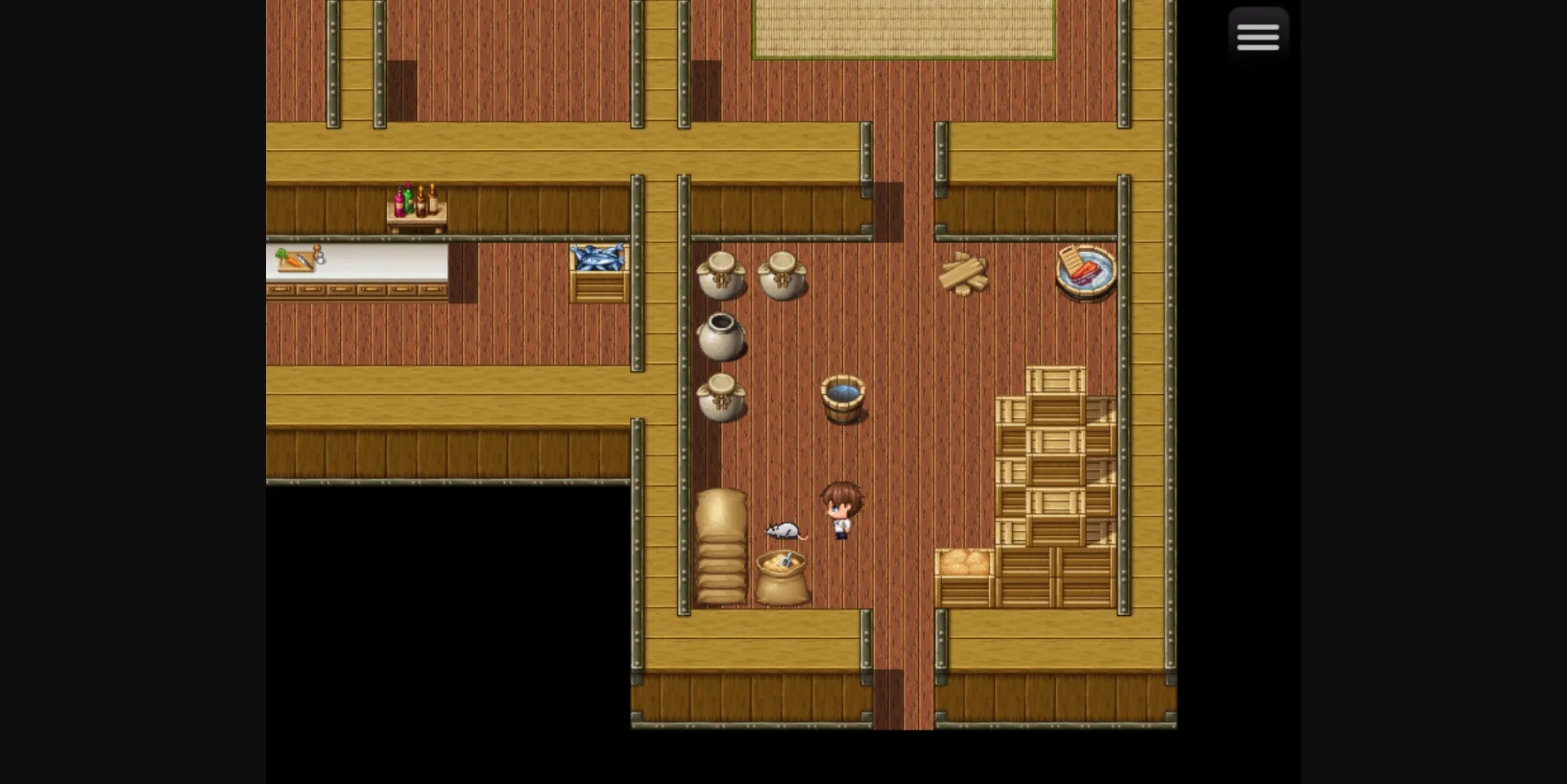Select the bottles on the small table
Viewport: 1567px width, 784px height.
(415, 200)
